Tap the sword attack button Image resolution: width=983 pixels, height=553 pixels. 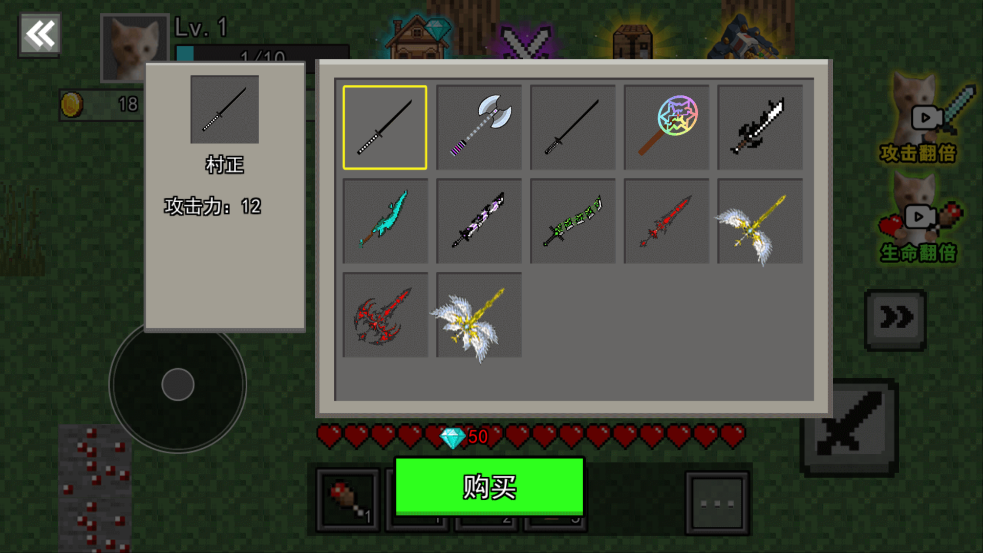pos(849,427)
